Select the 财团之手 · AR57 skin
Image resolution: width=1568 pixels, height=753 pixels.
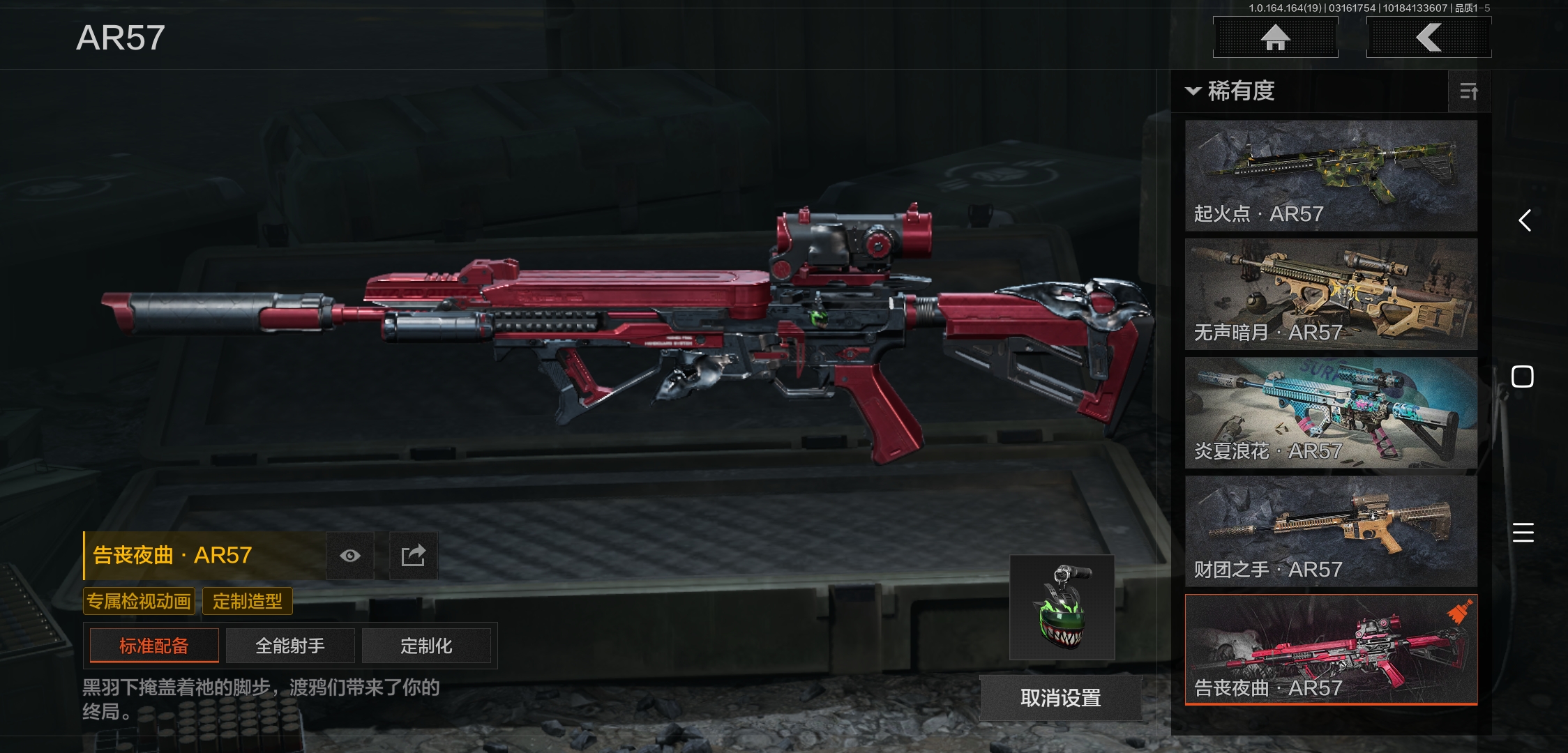click(1331, 531)
